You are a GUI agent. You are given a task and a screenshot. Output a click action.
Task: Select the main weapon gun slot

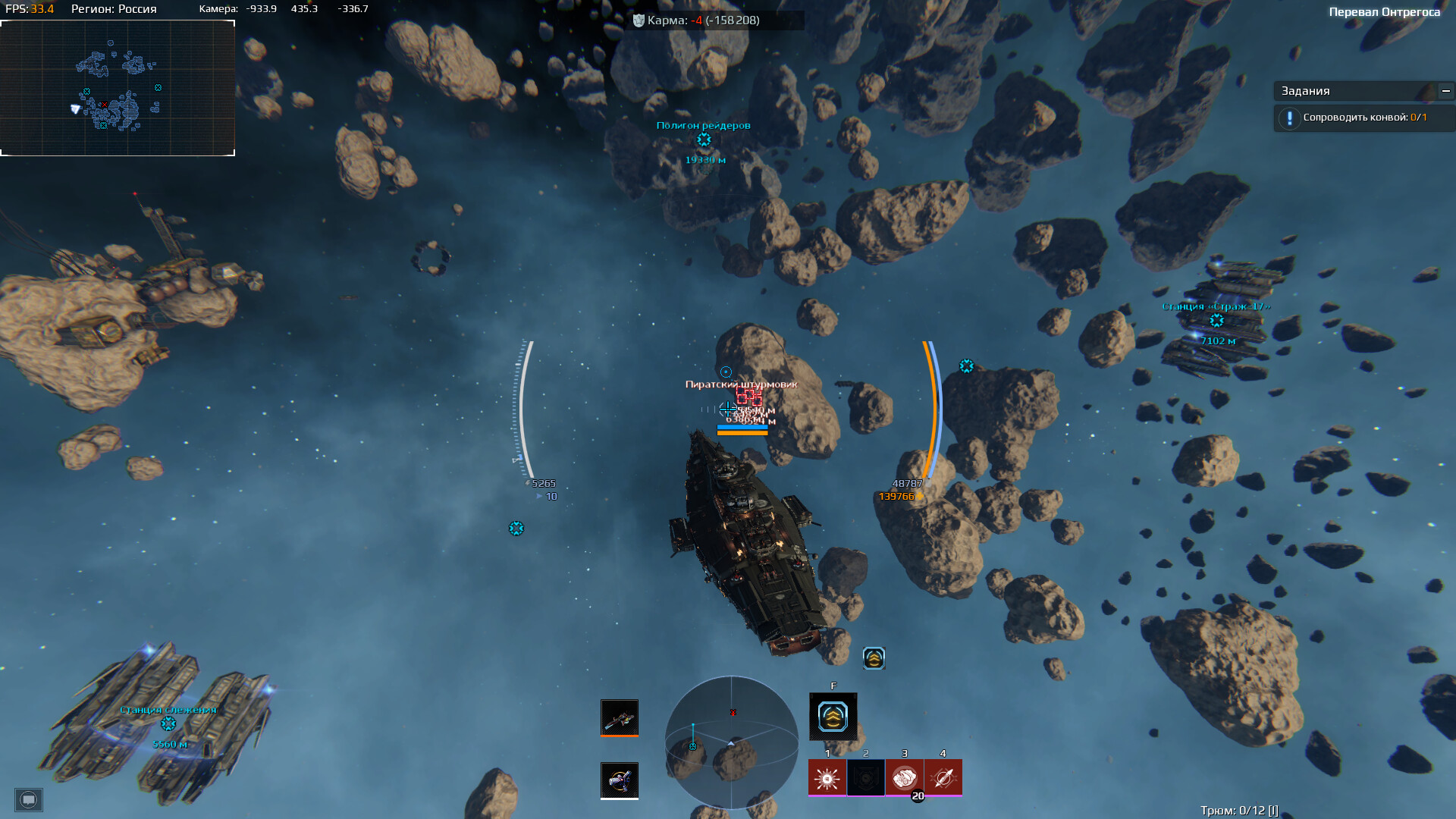point(620,717)
